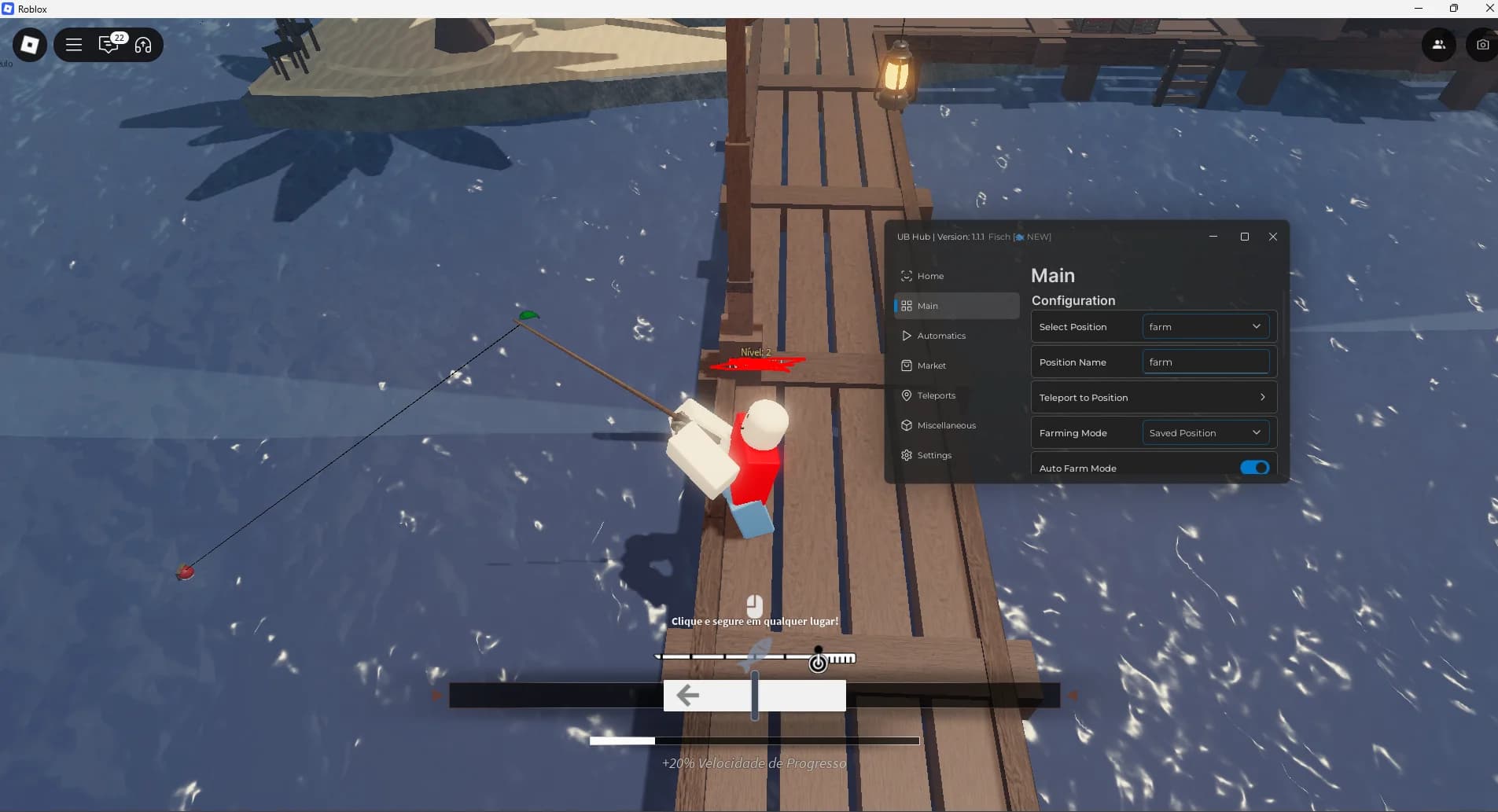Select the Main sidebar entry

pyautogui.click(x=928, y=306)
